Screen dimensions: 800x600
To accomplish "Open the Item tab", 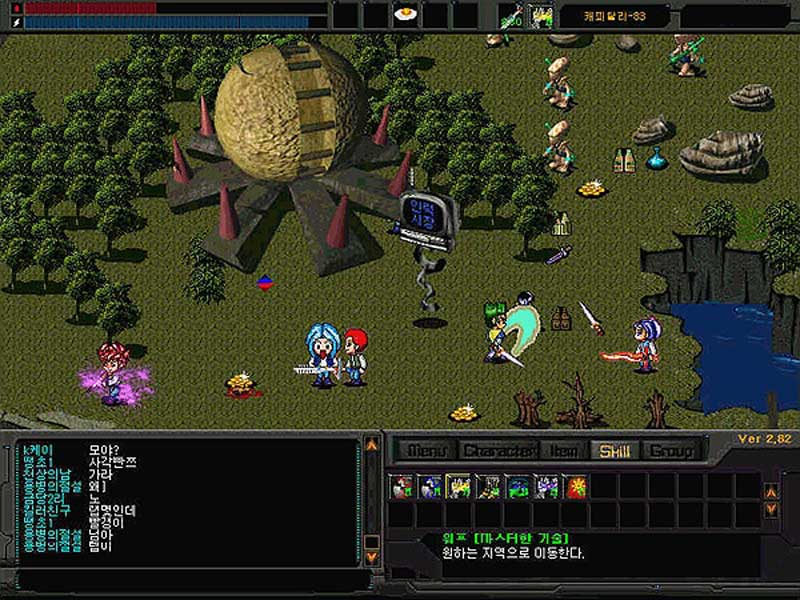I will 565,451.
